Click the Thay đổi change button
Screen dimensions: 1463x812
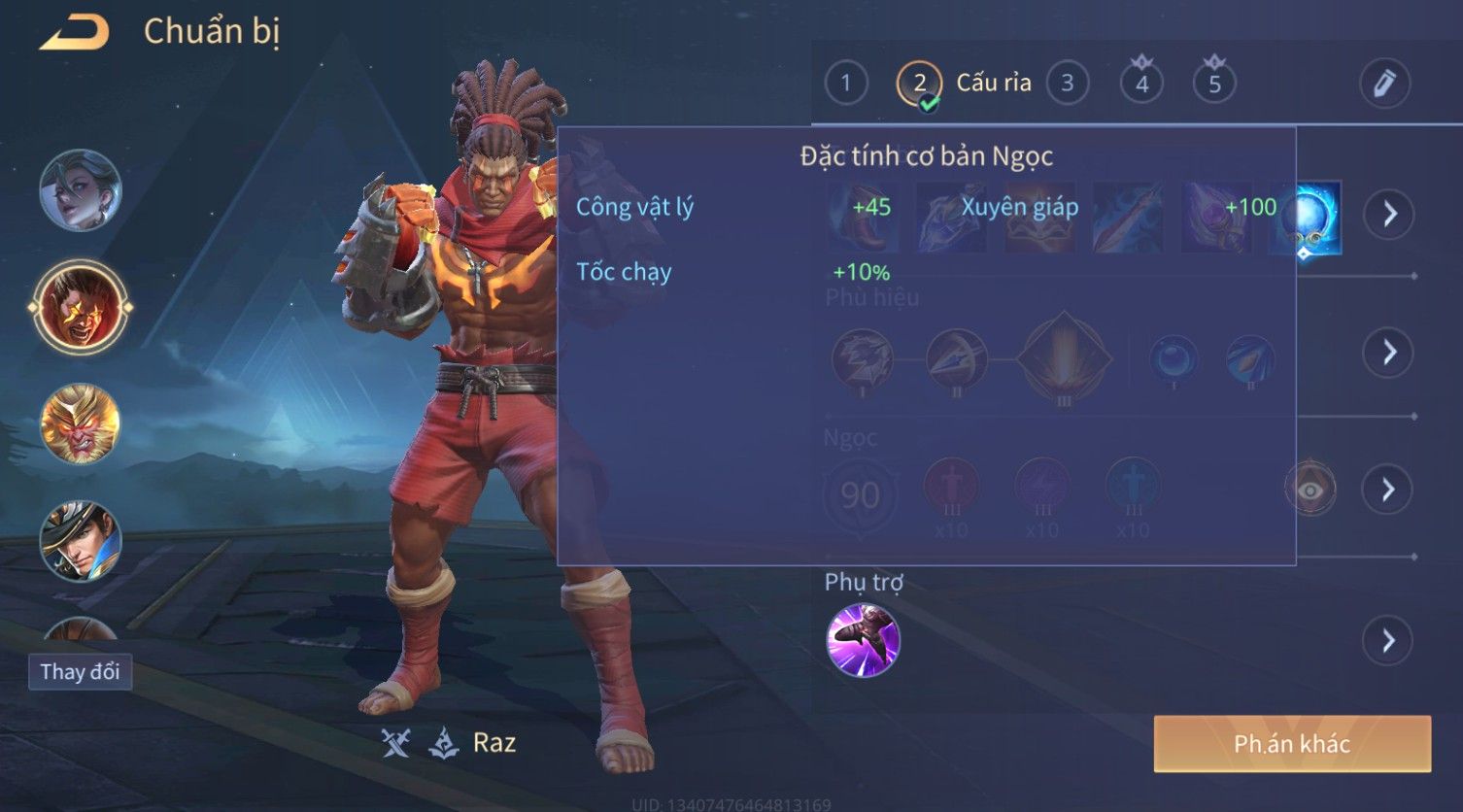80,672
